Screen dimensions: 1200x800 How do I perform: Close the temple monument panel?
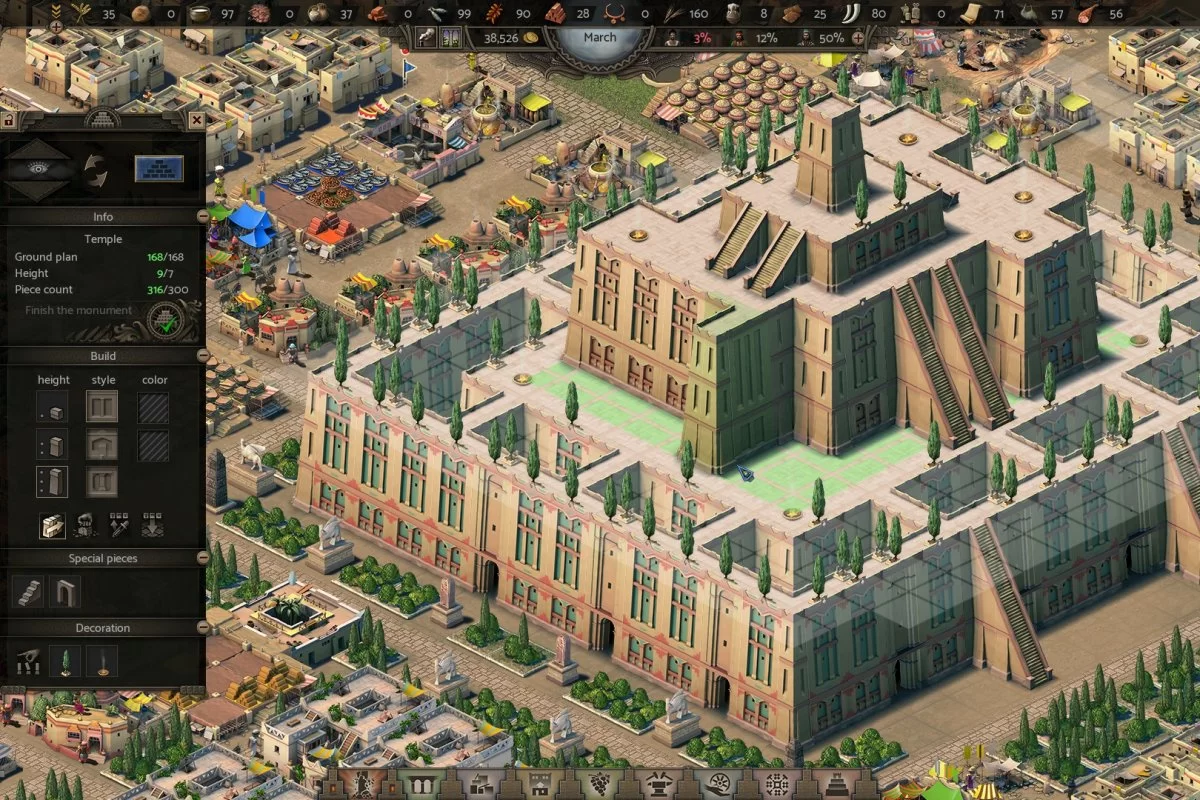click(196, 120)
